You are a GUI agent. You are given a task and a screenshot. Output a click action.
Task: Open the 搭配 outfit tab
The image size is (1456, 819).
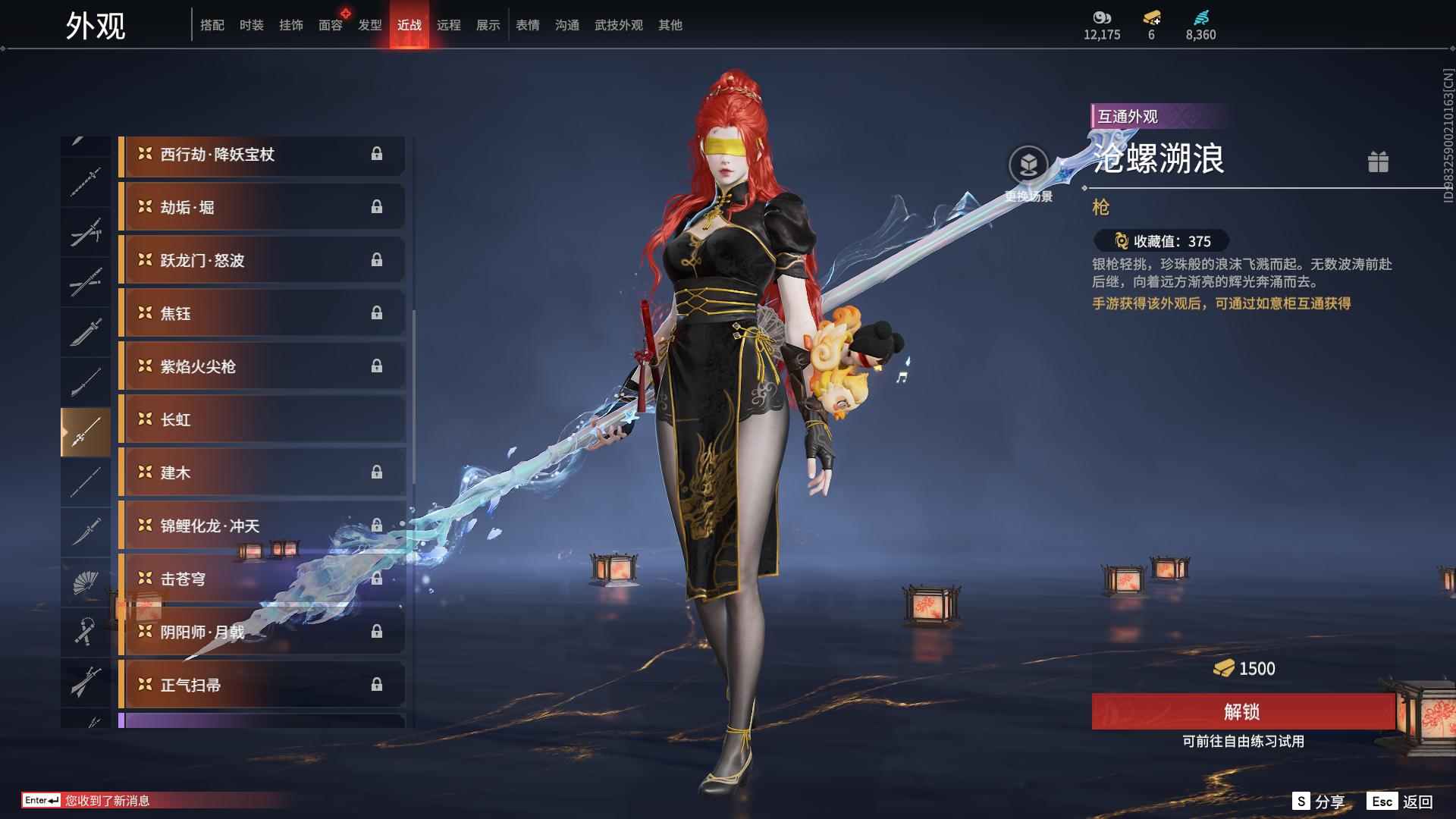(212, 25)
